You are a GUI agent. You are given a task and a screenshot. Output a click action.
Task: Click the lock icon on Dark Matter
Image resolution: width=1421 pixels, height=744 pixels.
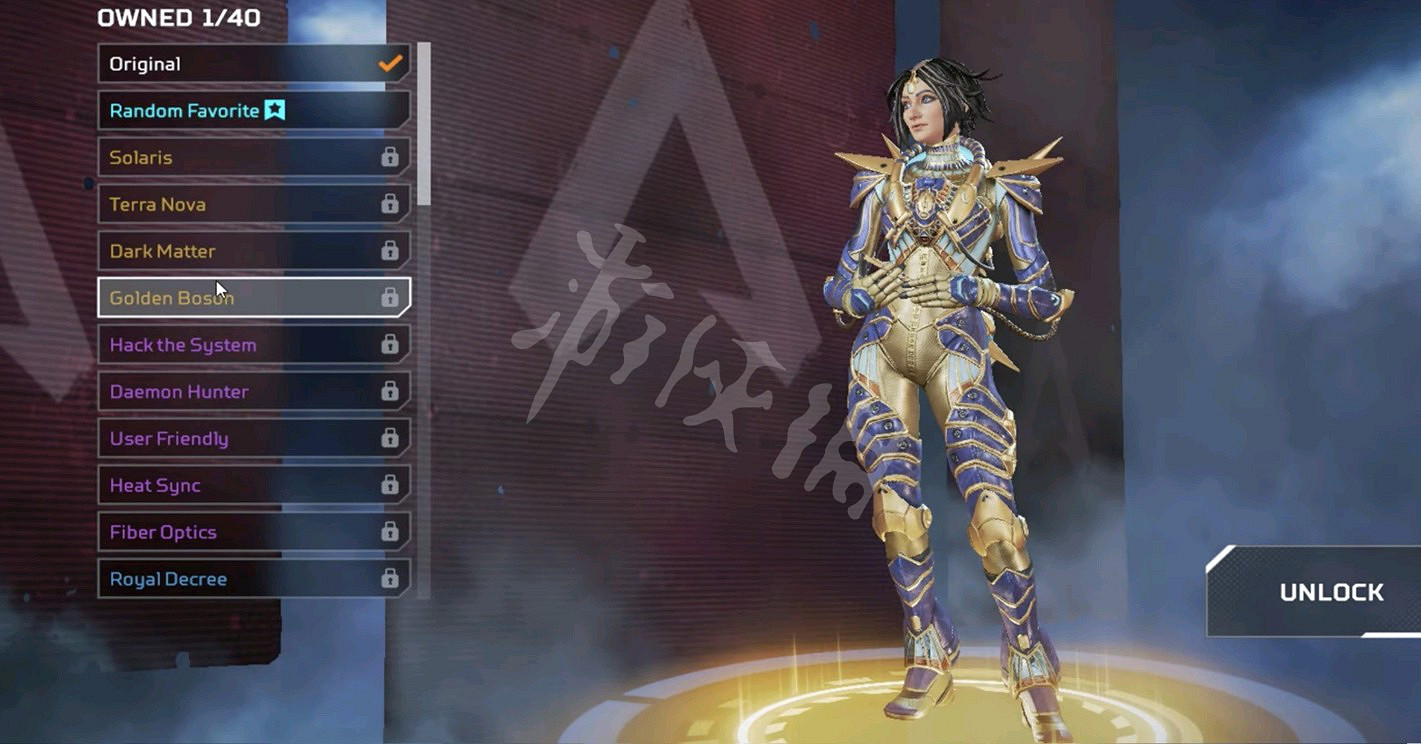(x=391, y=250)
